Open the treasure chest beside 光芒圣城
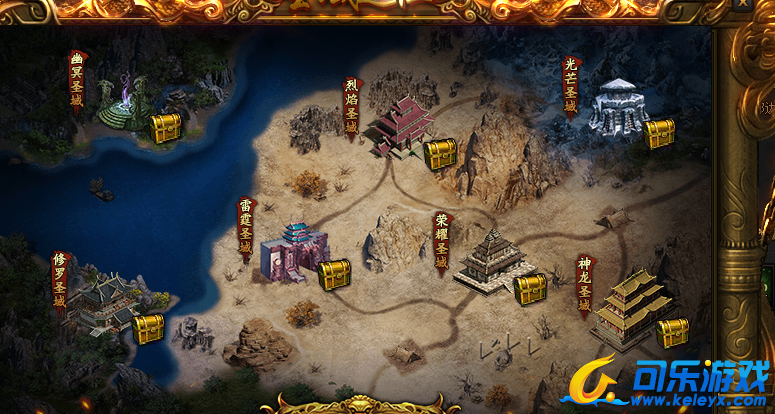 (x=659, y=133)
